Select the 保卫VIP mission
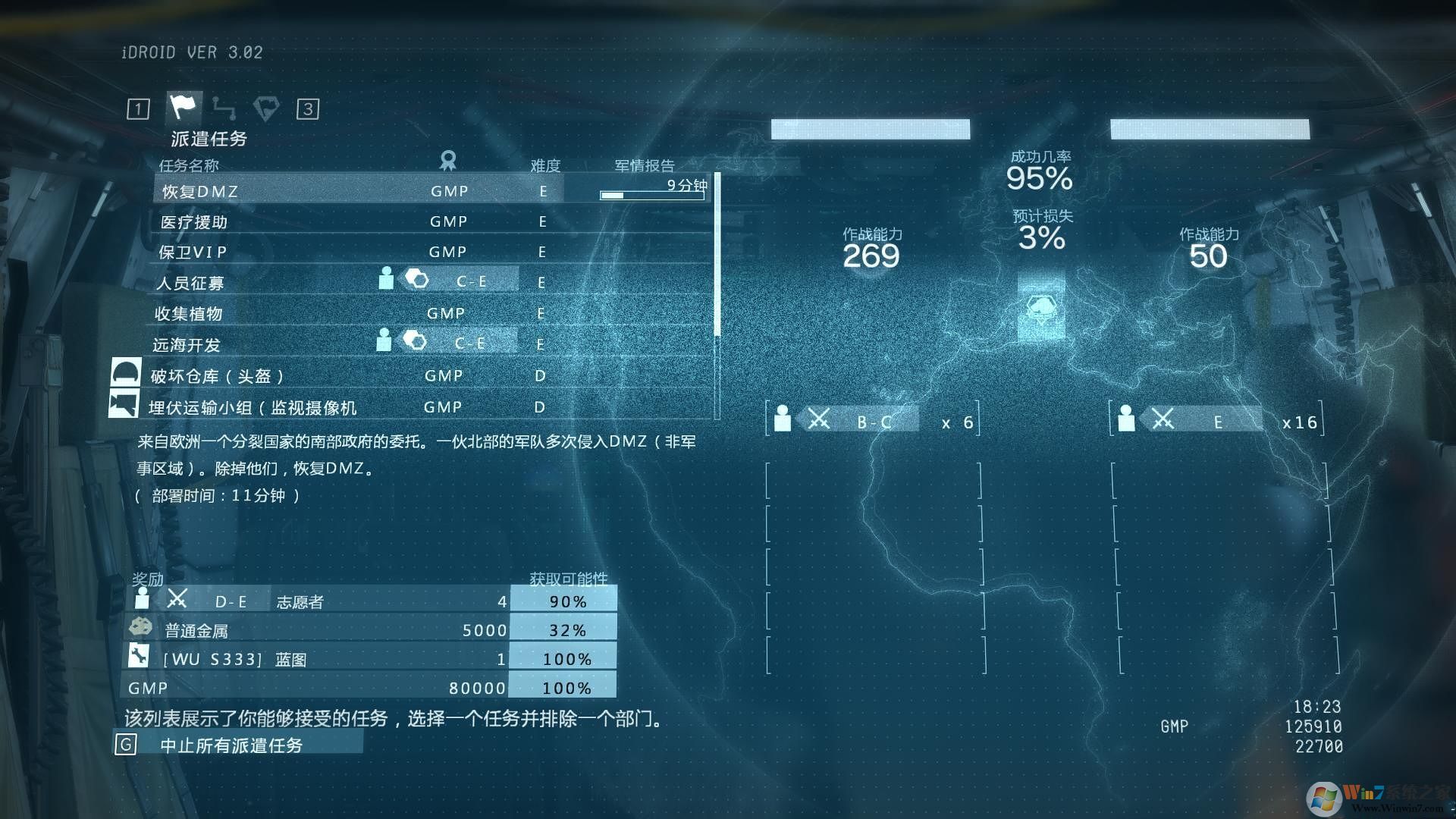Viewport: 1456px width, 819px height. point(356,253)
